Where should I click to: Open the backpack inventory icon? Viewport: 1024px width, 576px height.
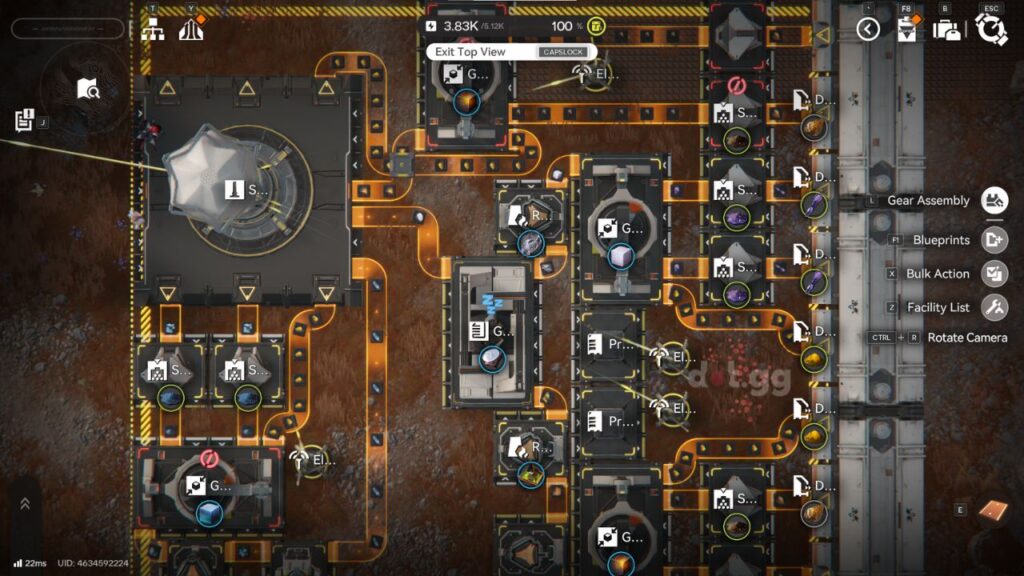pyautogui.click(x=946, y=29)
